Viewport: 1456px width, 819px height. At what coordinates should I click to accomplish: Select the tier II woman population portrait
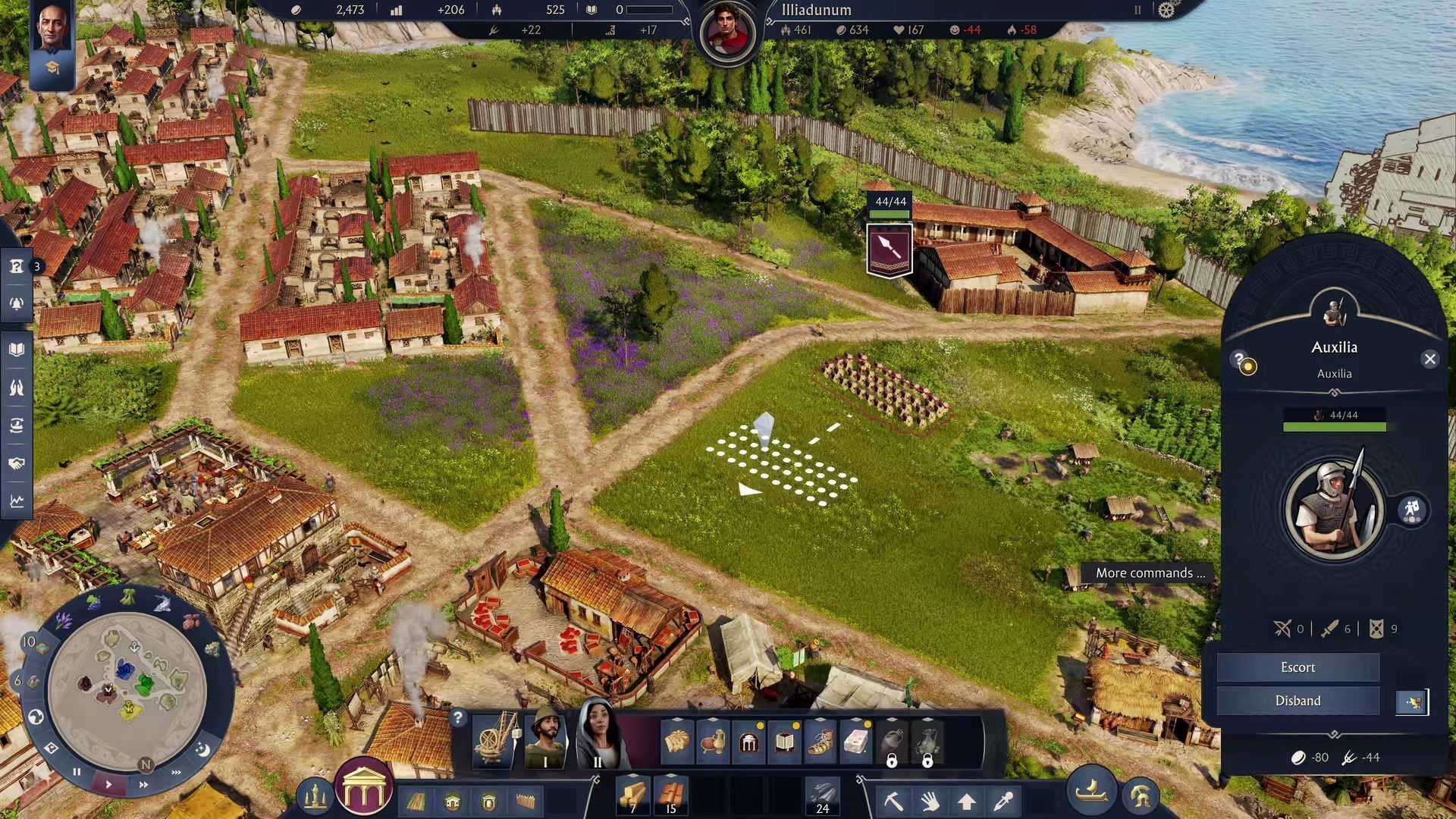598,736
